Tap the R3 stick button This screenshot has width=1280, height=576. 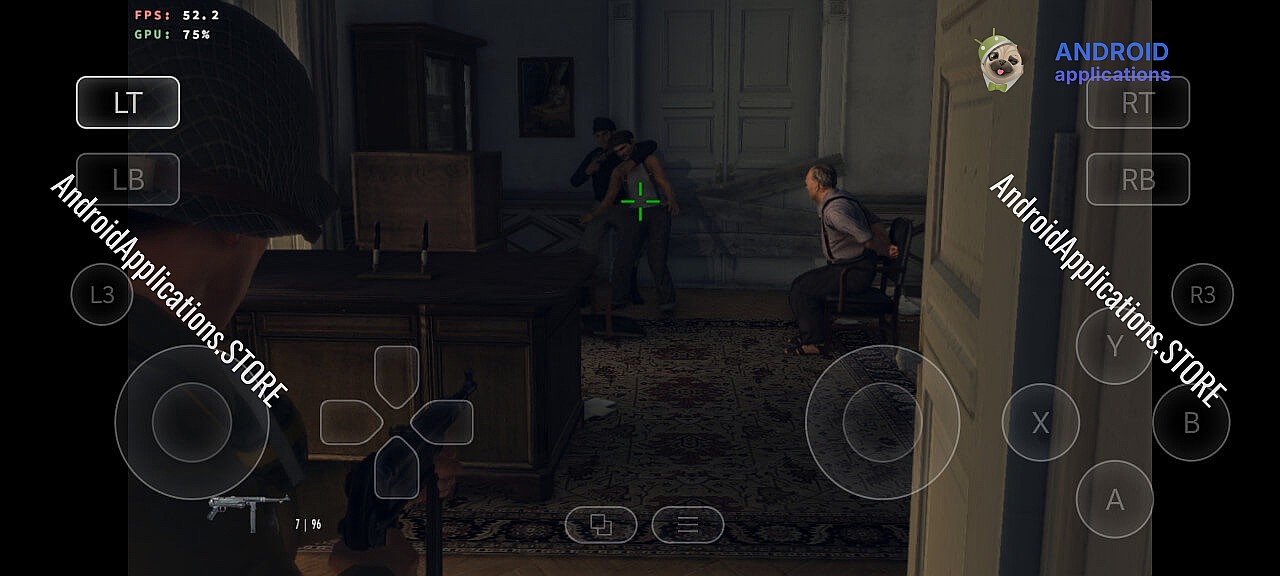tap(1202, 294)
